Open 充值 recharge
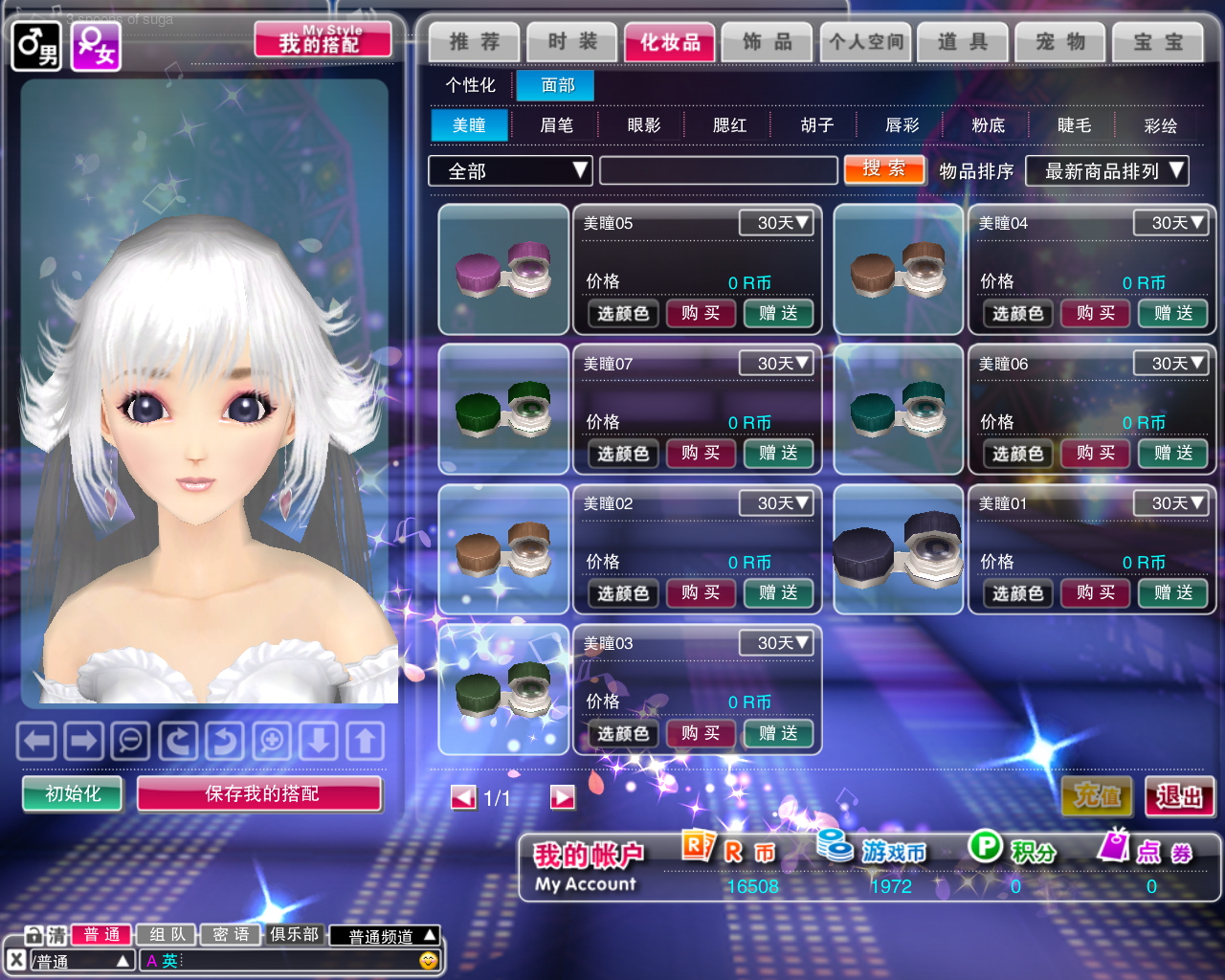Image resolution: width=1225 pixels, height=980 pixels. 1097,795
